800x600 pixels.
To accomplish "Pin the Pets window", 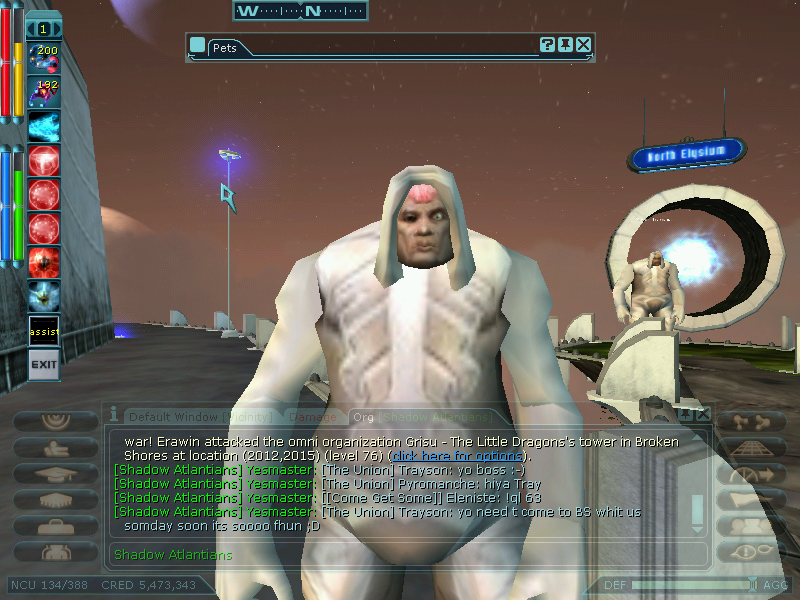I will coord(566,45).
